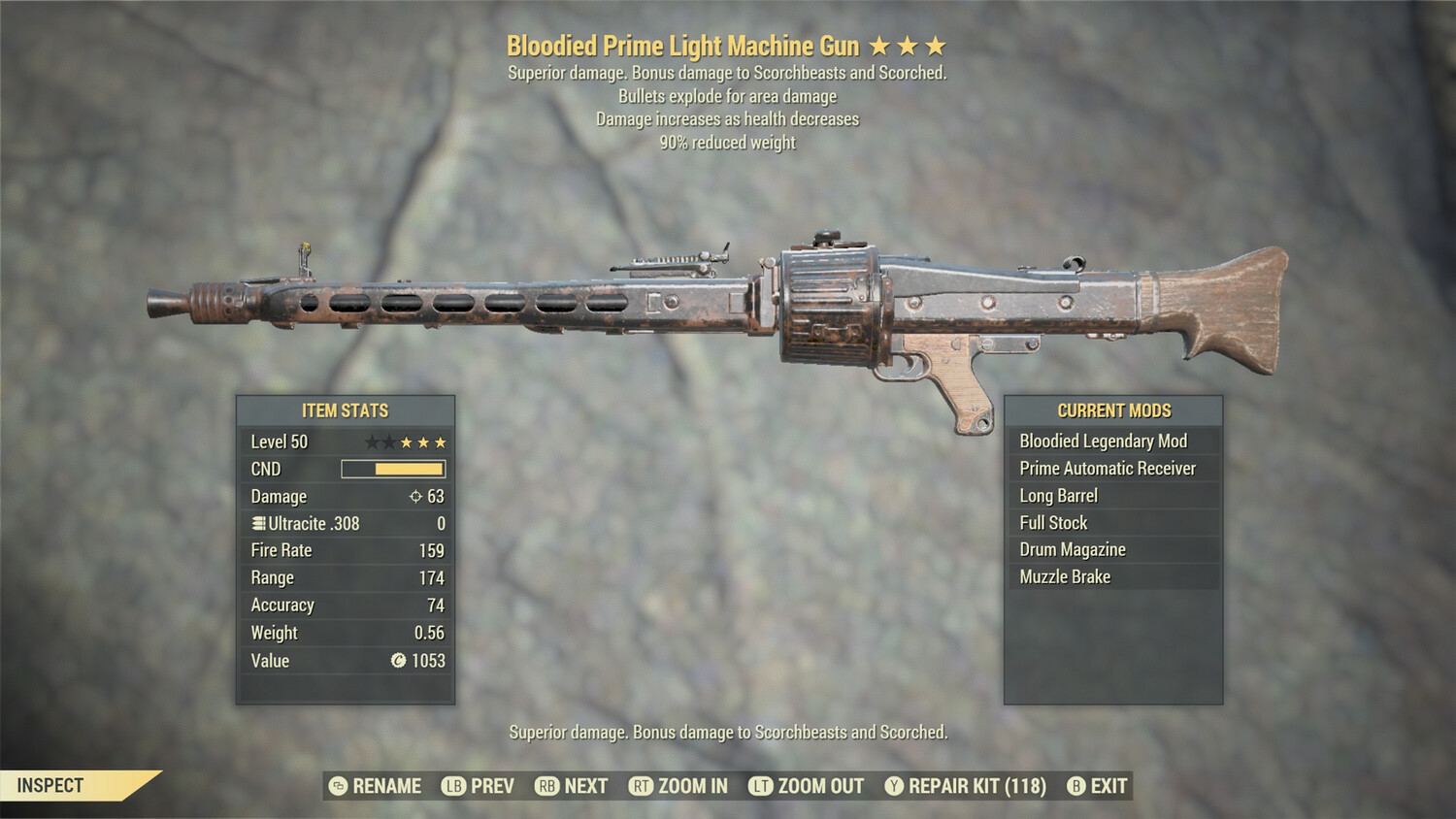
Task: Click the LB icon beside PREV
Action: coord(452,786)
